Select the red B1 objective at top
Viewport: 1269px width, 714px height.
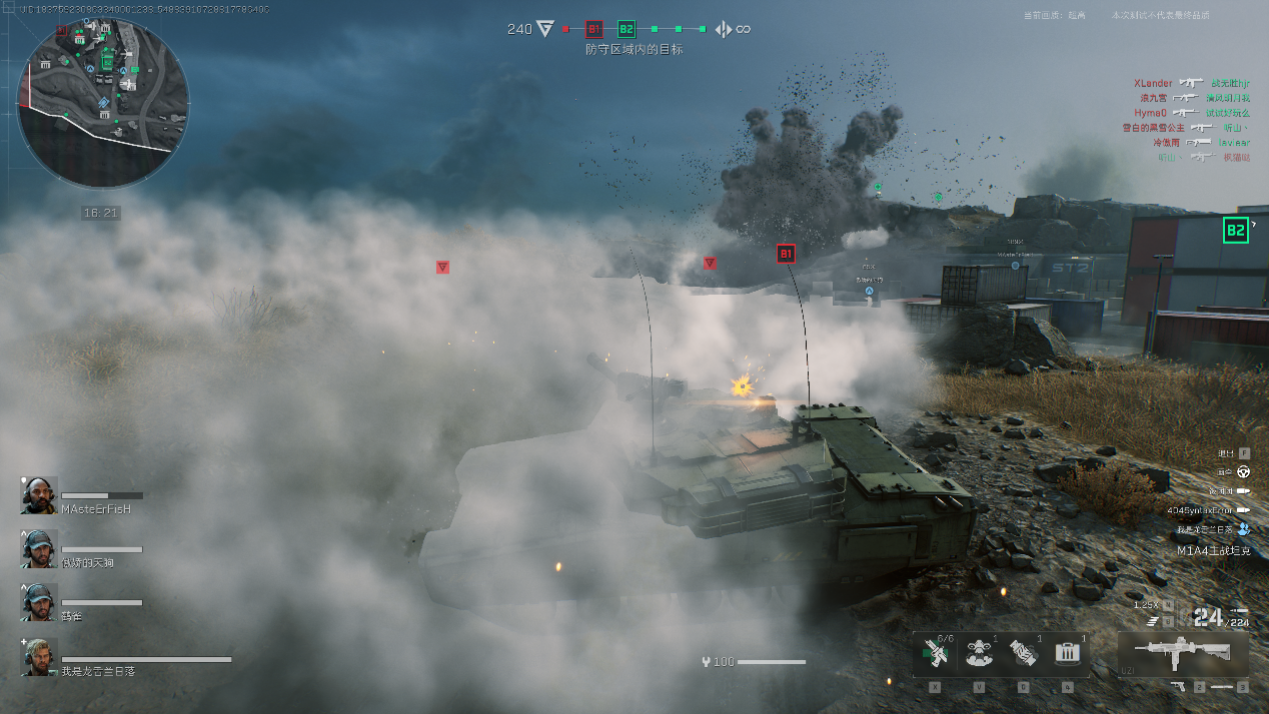(x=594, y=29)
